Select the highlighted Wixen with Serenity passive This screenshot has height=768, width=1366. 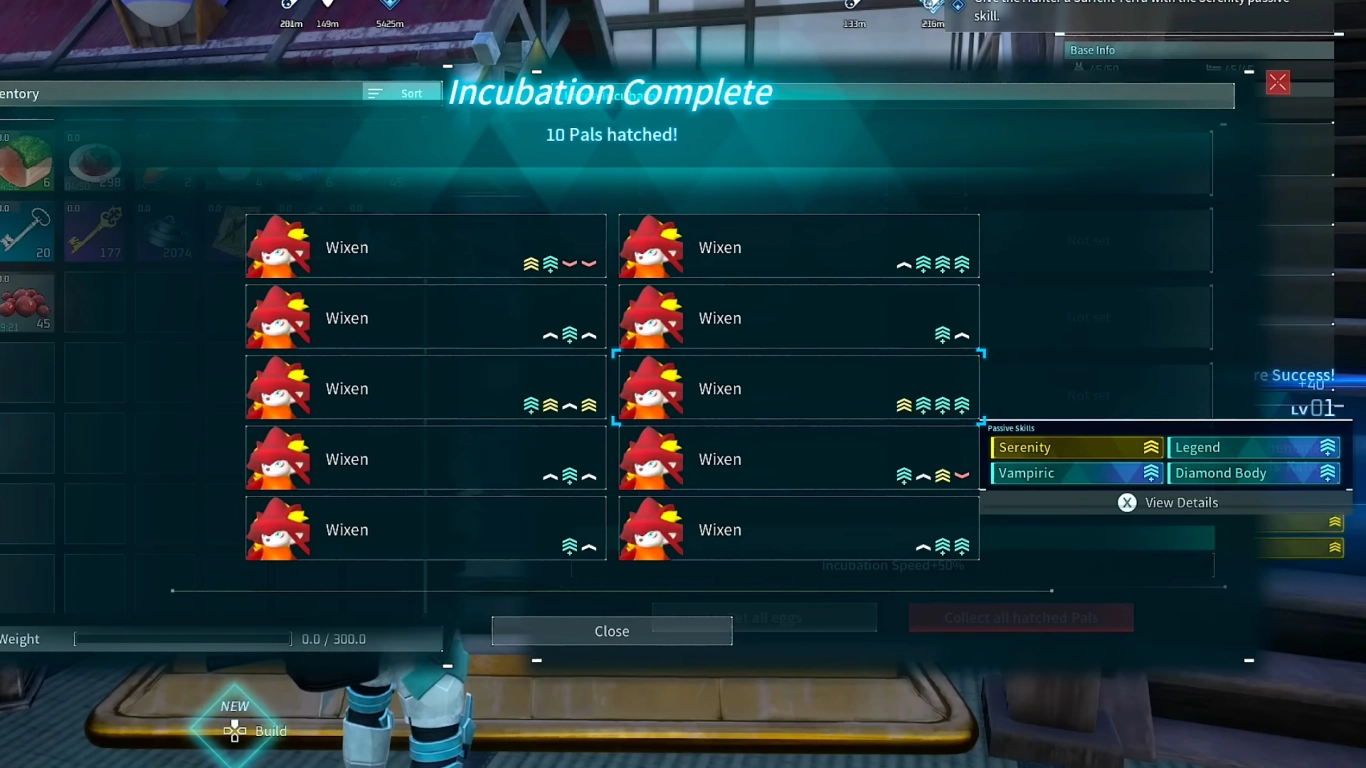pos(798,388)
